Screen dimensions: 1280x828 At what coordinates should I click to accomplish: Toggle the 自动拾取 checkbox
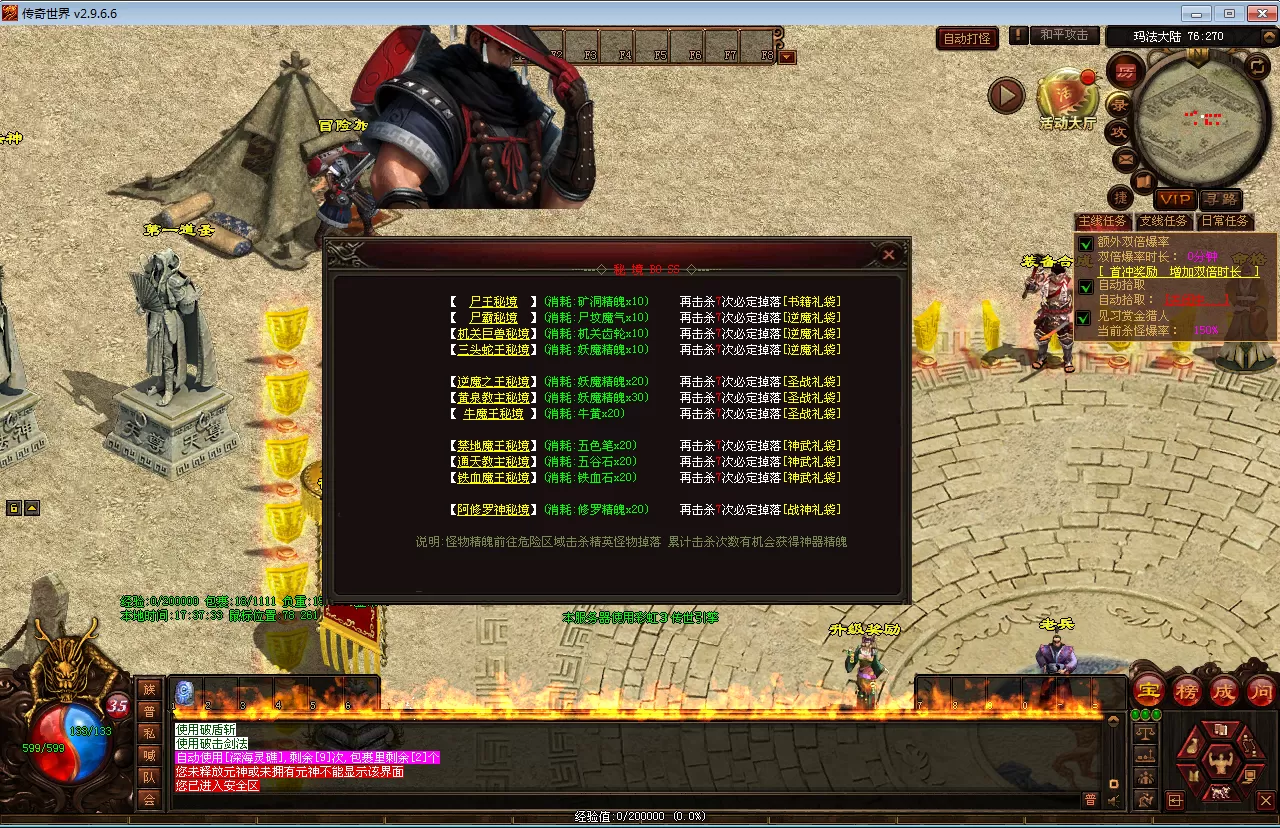point(1086,287)
